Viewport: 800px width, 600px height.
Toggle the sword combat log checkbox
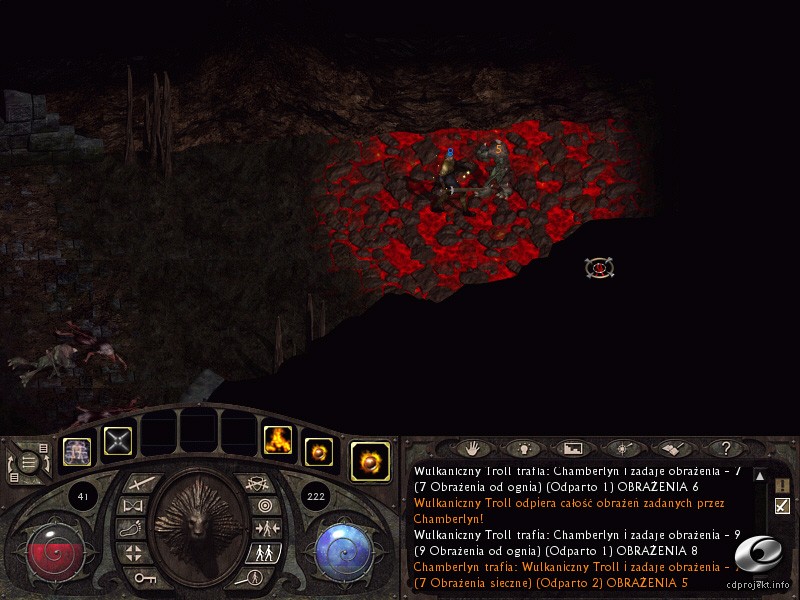tap(782, 506)
